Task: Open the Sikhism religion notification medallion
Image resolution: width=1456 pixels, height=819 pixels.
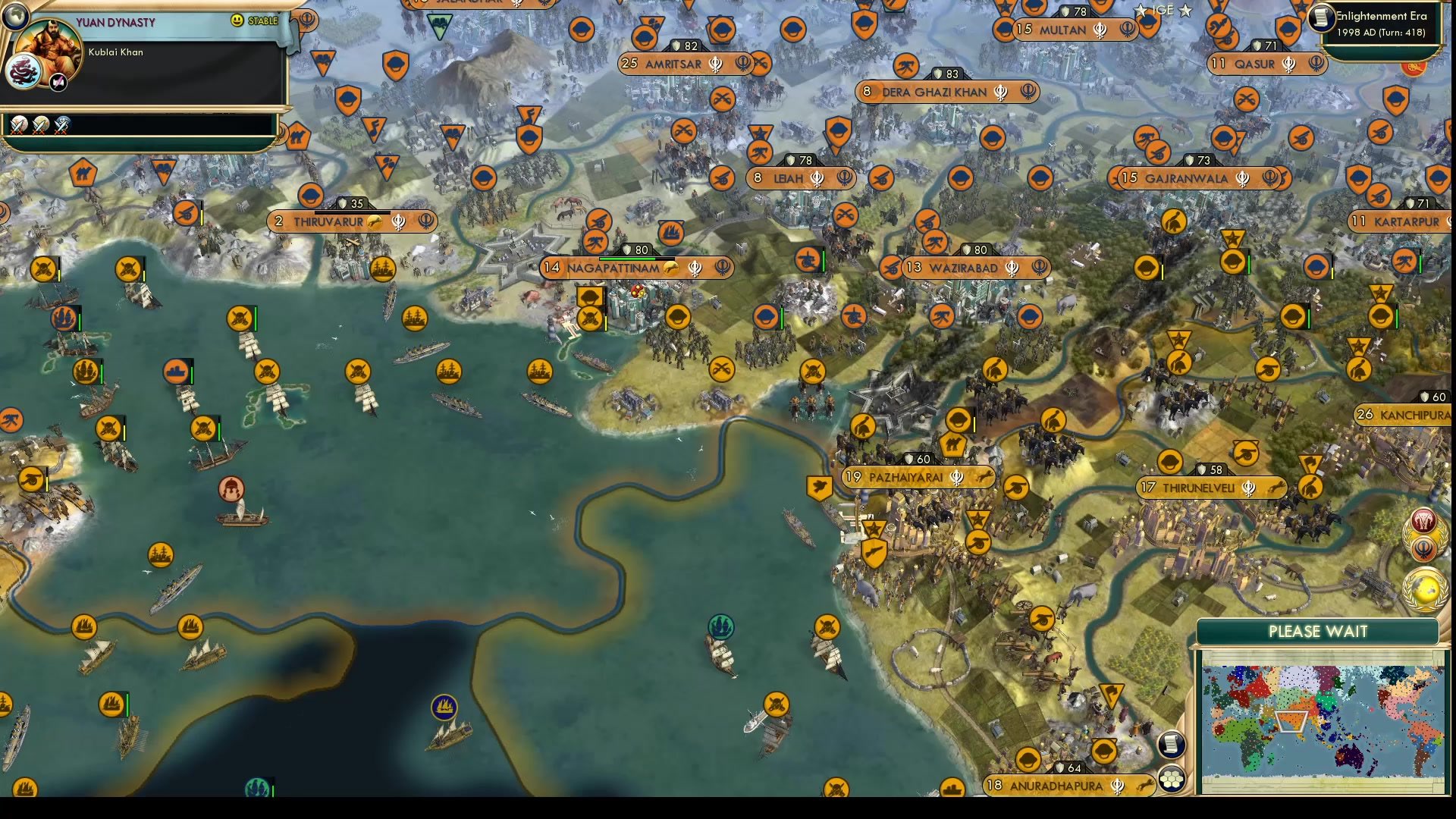Action: coord(1424,549)
